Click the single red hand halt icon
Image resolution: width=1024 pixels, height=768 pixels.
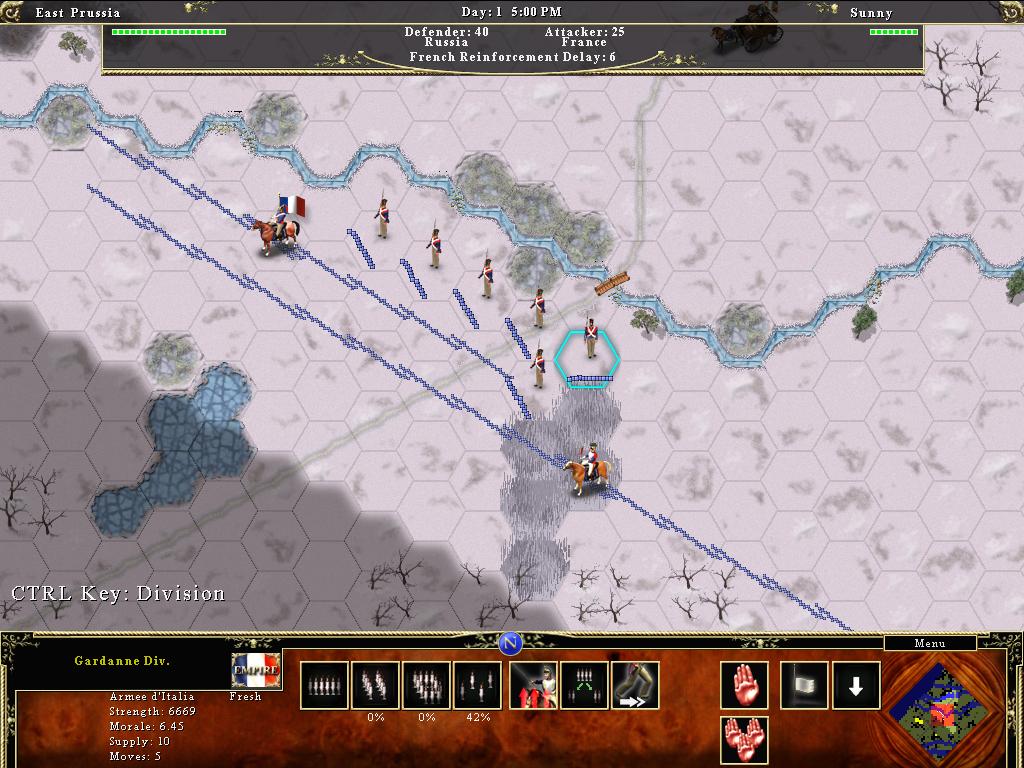click(x=745, y=685)
